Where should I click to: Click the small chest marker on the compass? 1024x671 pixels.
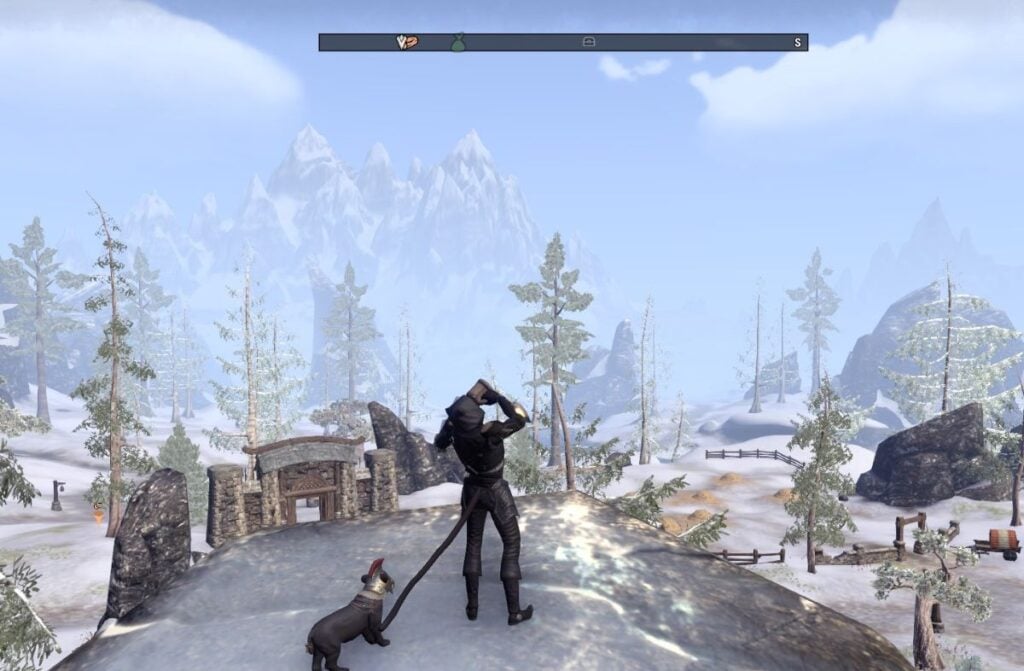point(589,42)
